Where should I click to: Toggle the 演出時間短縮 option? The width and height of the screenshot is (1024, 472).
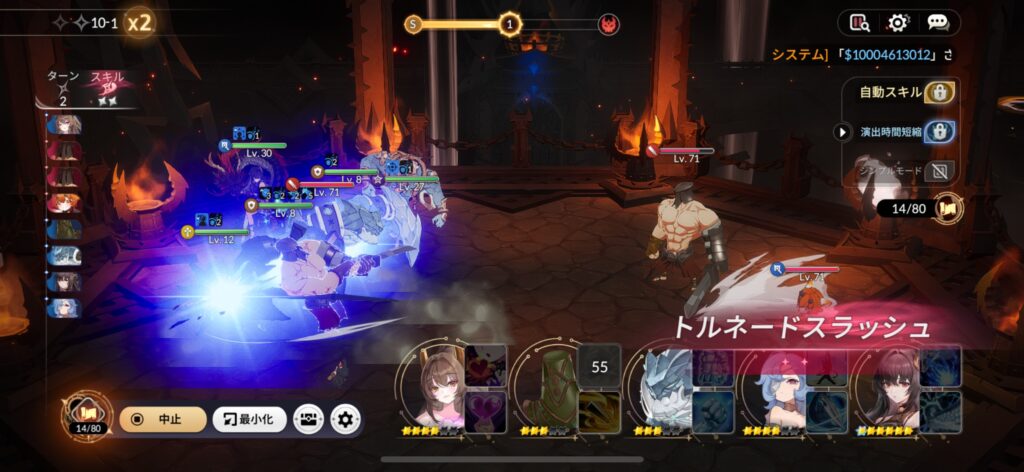[x=939, y=131]
